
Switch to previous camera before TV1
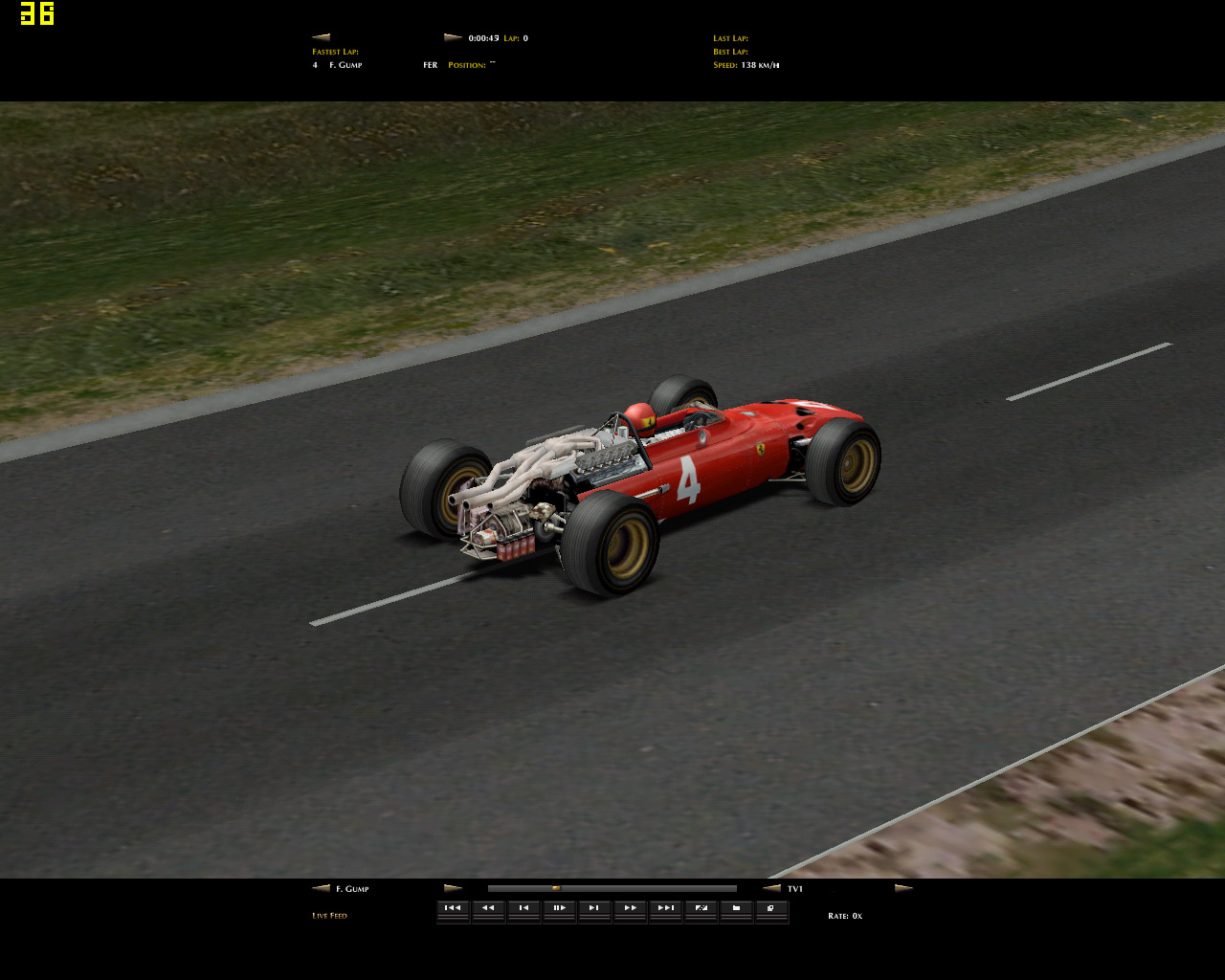771,888
